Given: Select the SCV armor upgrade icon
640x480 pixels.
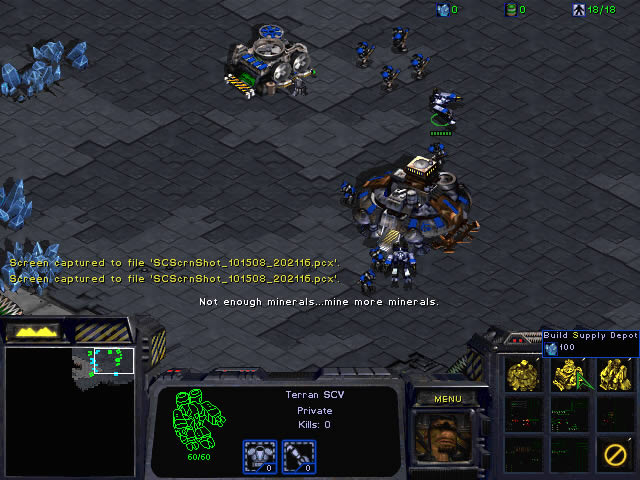Looking at the screenshot, I should point(258,456).
